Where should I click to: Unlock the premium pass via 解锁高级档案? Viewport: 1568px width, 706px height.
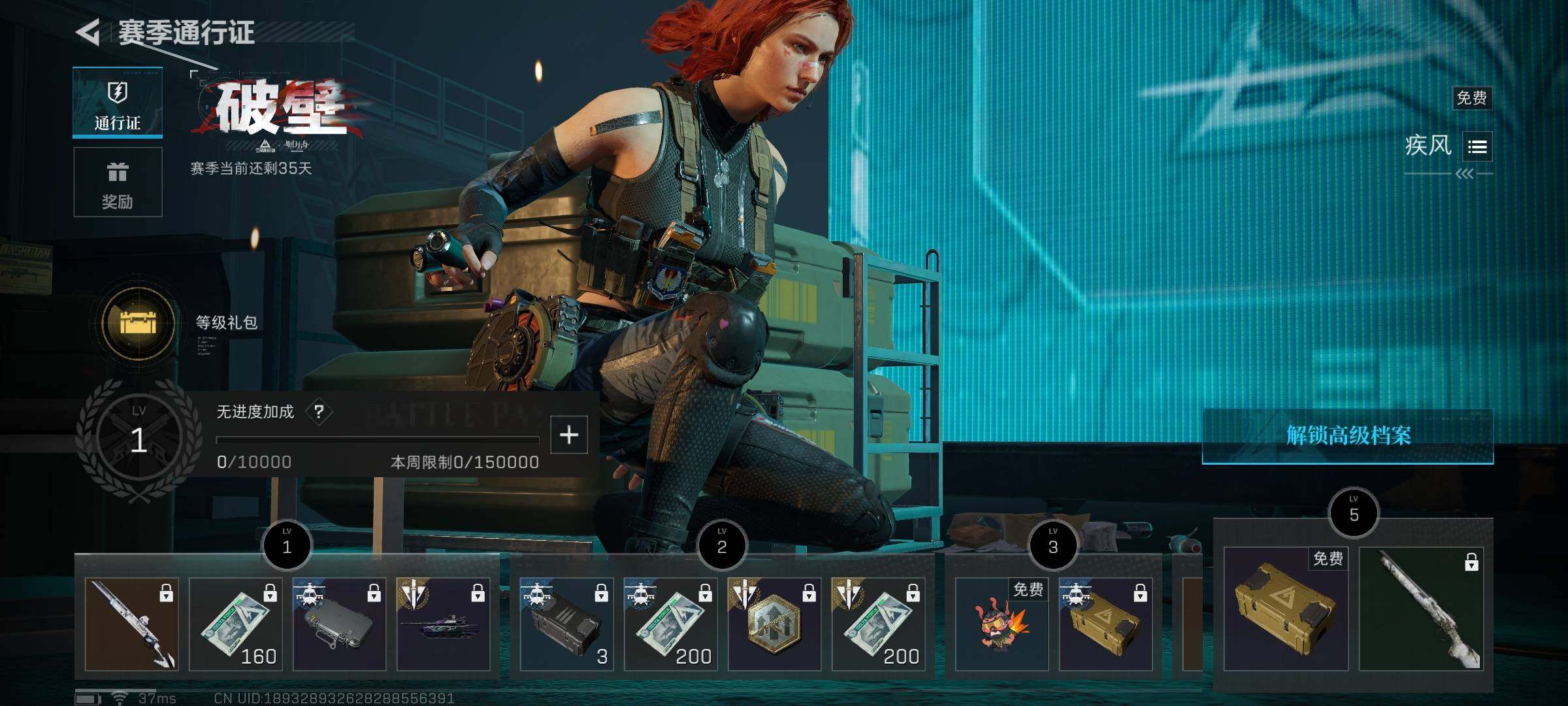tap(1348, 436)
